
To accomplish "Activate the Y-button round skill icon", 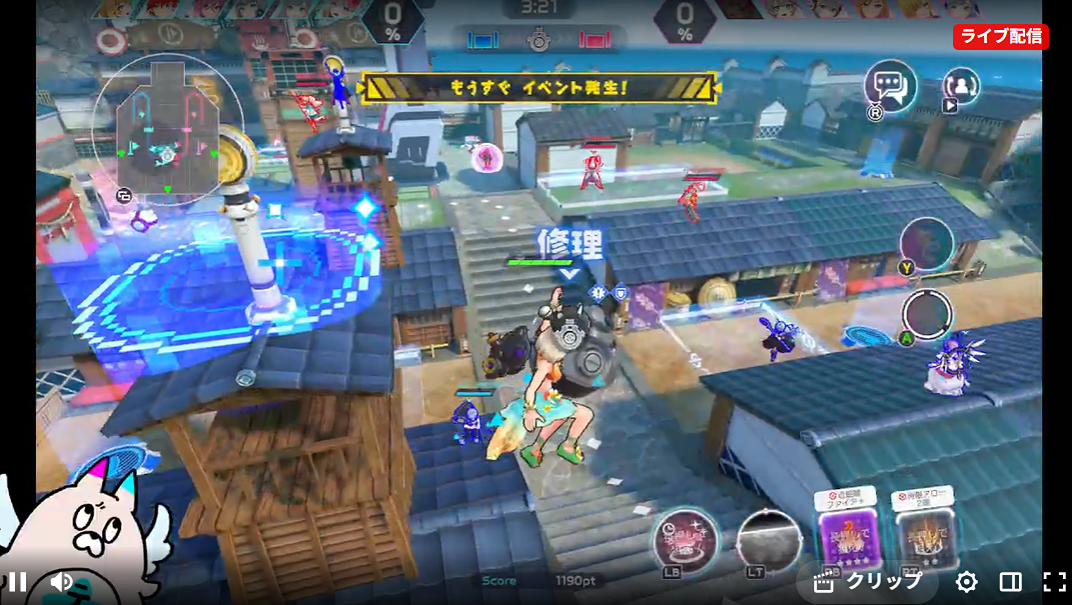I will [x=926, y=243].
